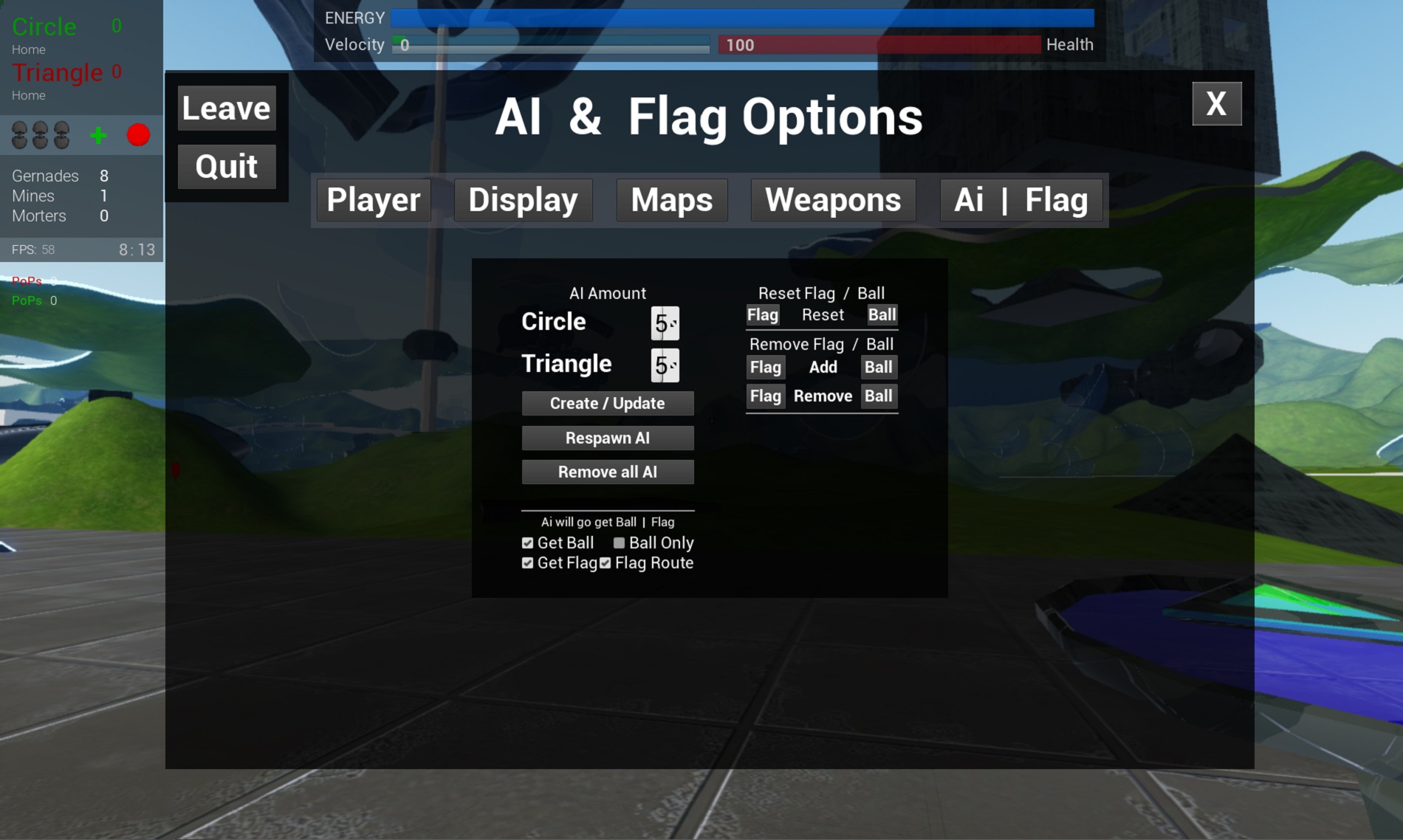Open the Circle AI amount selector
This screenshot has height=840, width=1403.
665,323
